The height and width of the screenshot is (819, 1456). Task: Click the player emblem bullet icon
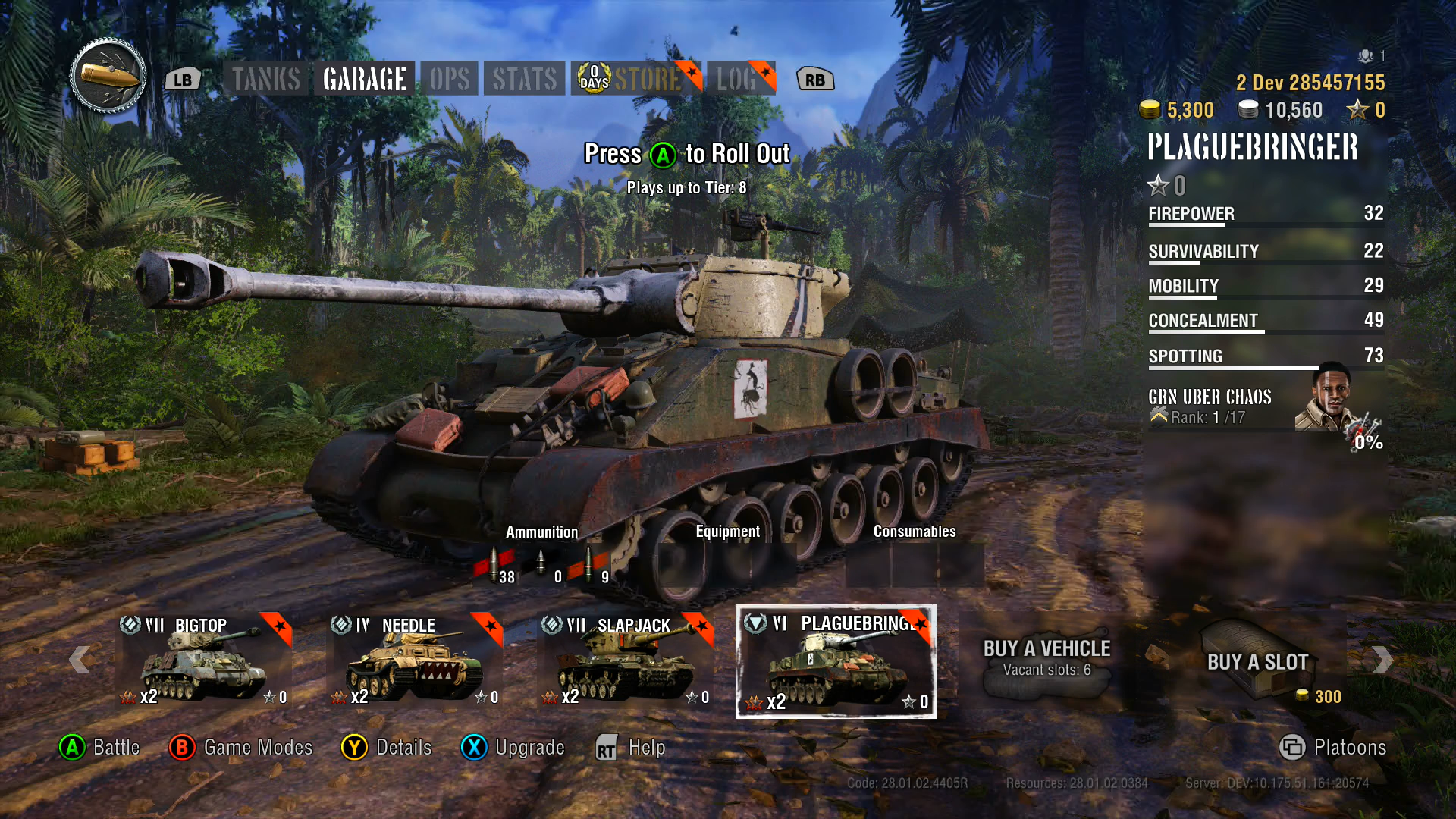[108, 76]
